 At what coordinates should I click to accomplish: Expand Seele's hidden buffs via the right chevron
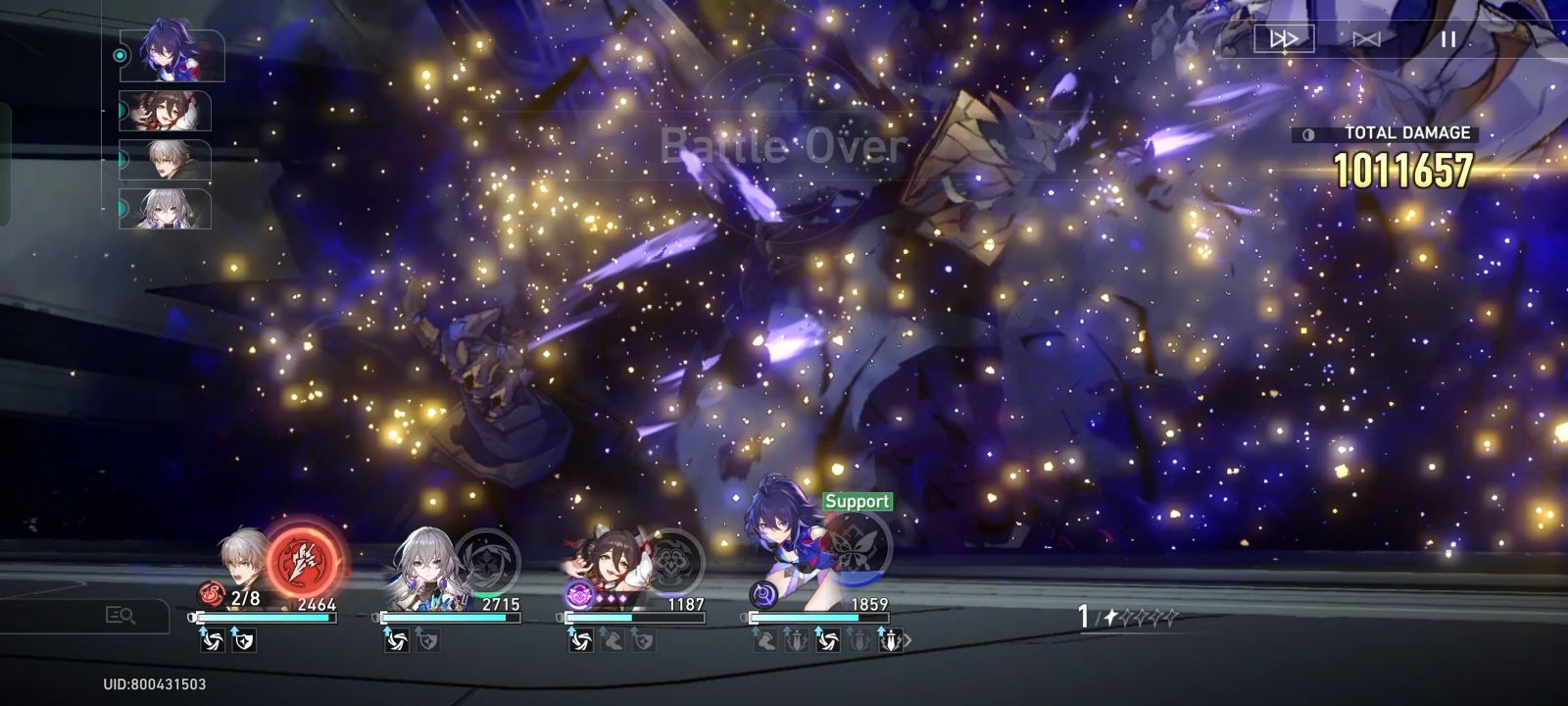(909, 642)
